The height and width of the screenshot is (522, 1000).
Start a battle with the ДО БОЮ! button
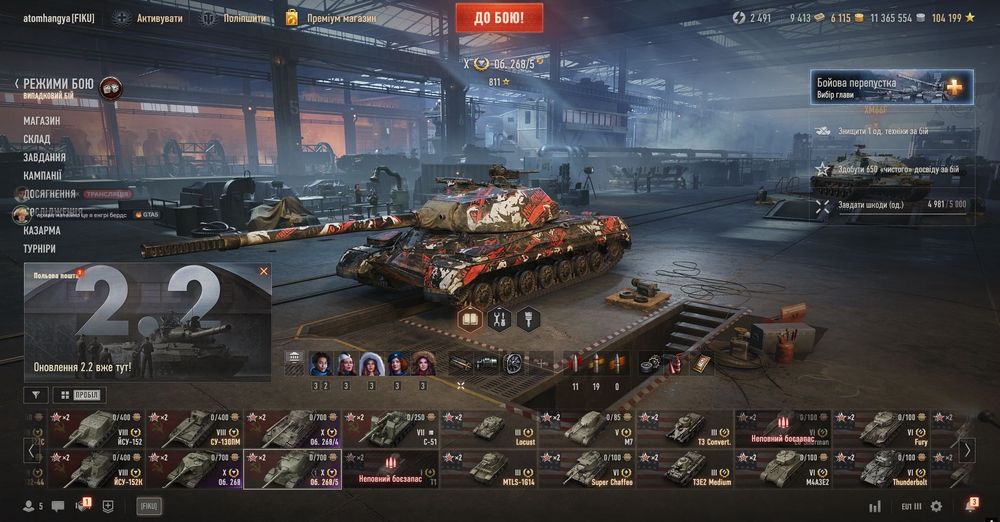(x=499, y=17)
